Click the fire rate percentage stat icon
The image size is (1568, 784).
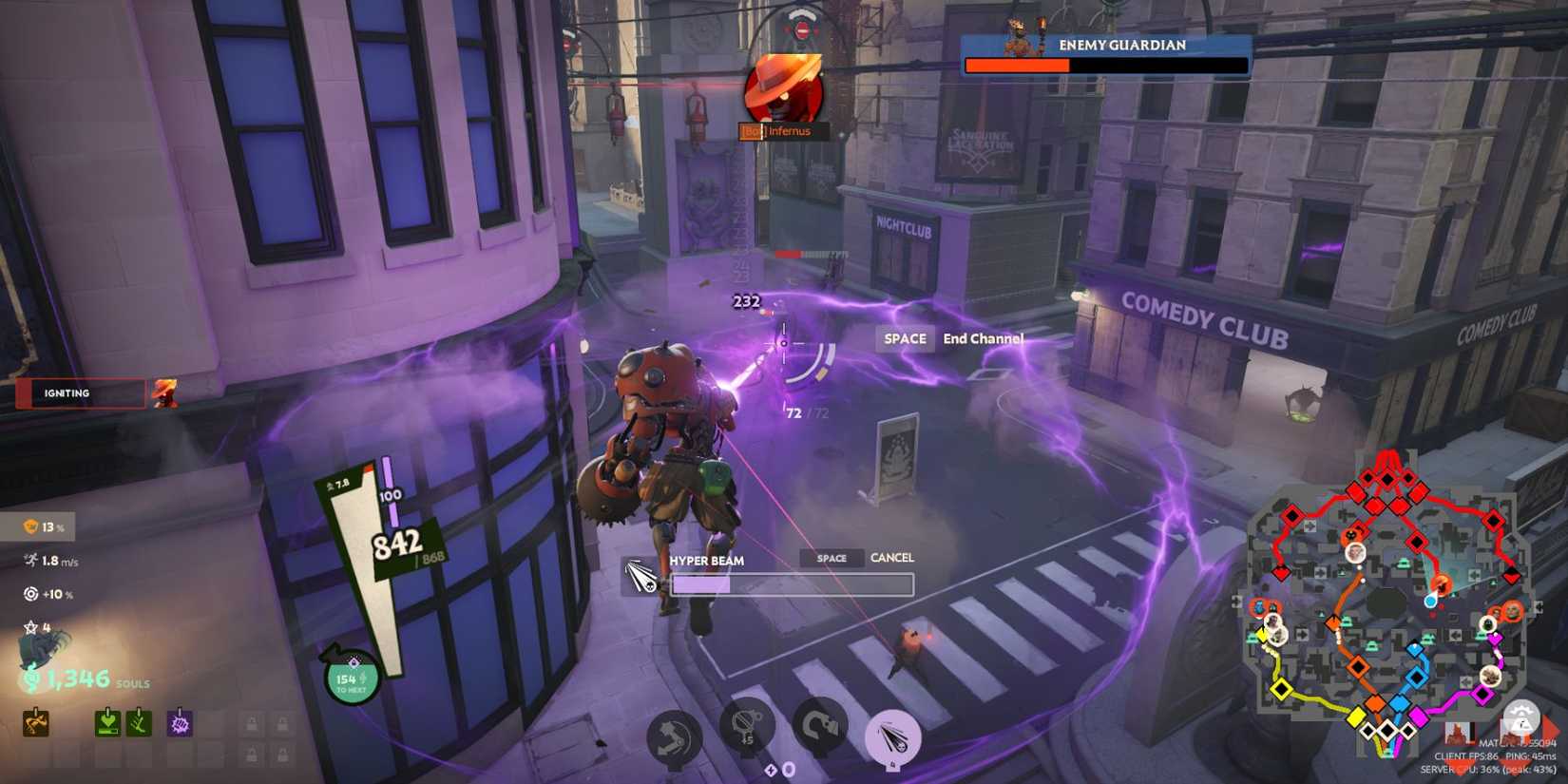click(x=29, y=526)
